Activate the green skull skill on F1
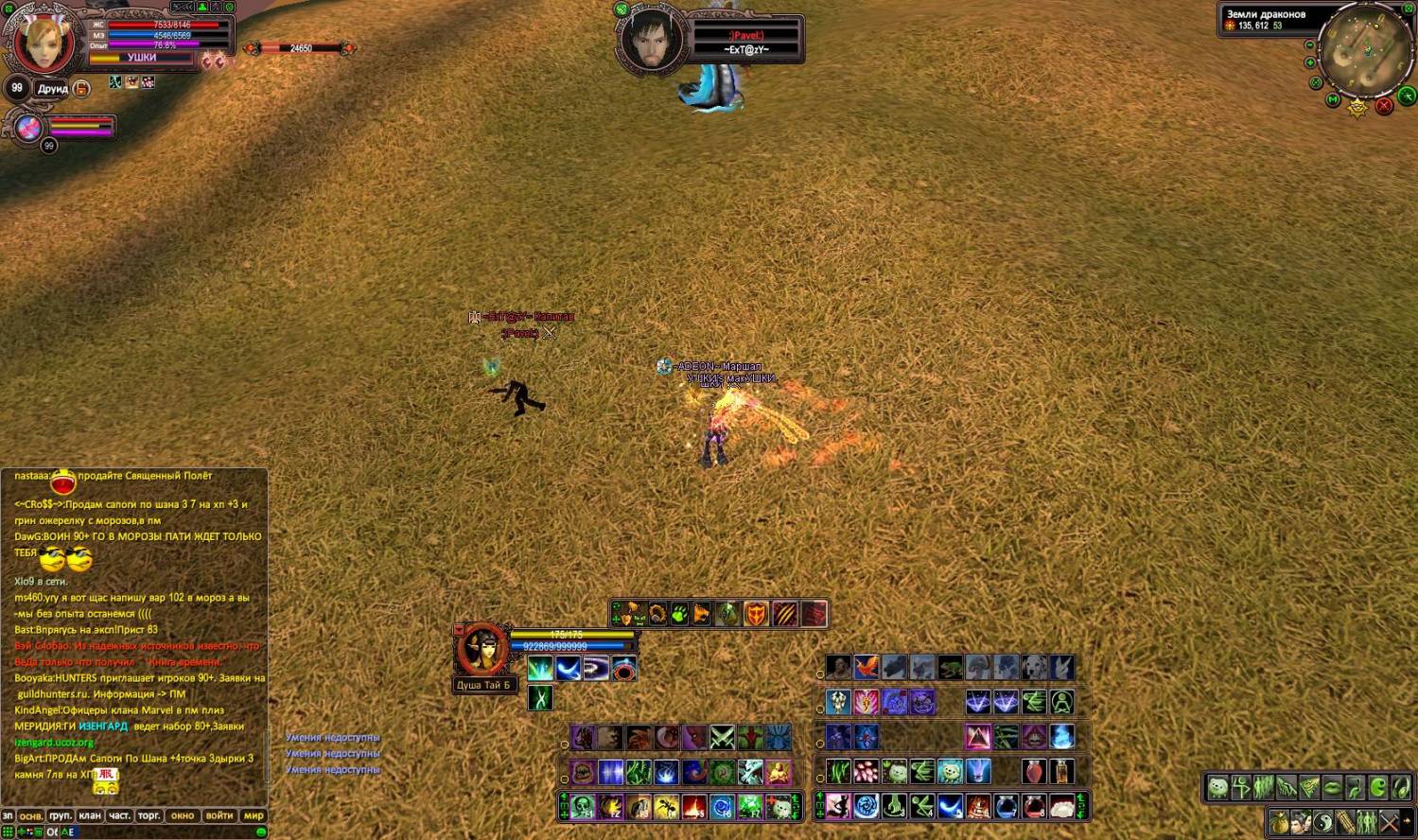The image size is (1418, 840). [583, 807]
